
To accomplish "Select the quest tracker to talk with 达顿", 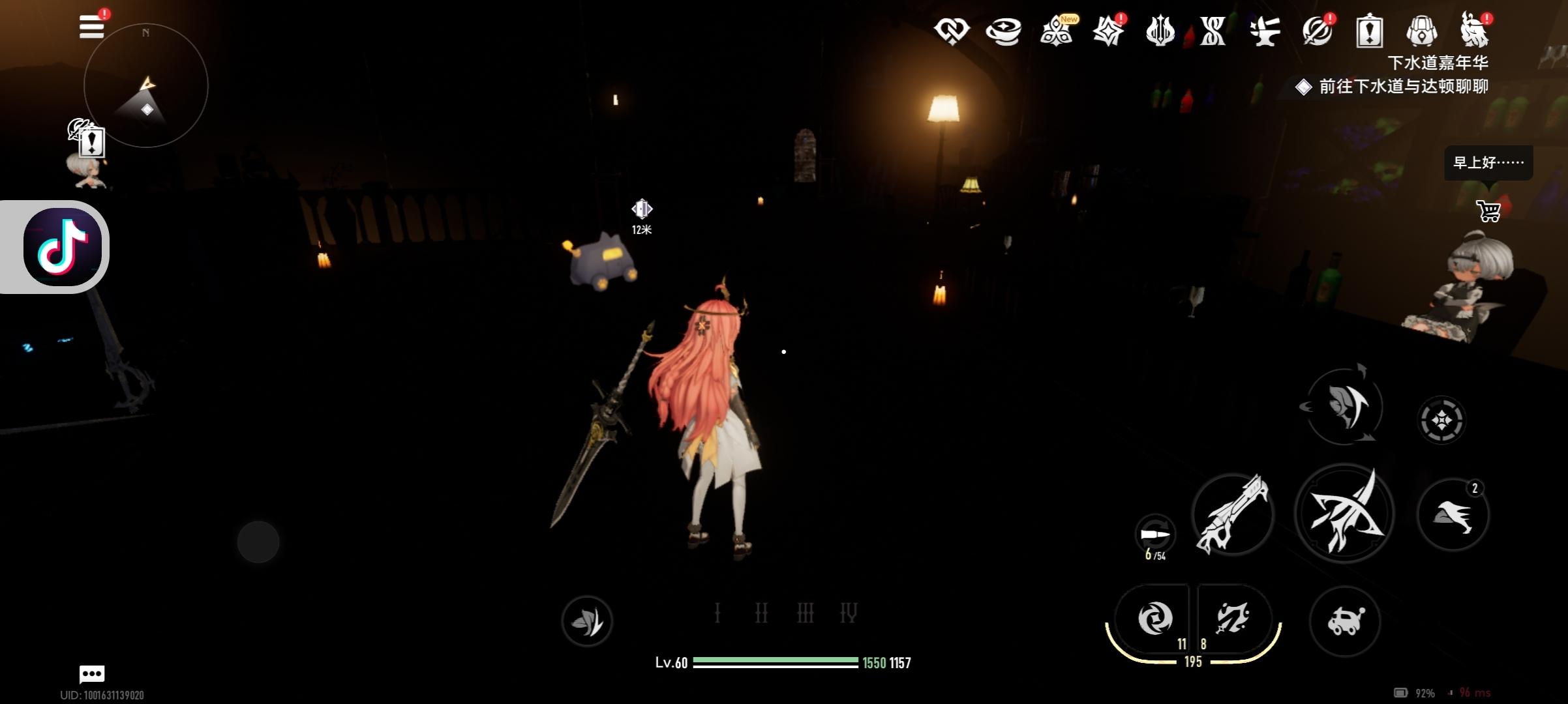I will [x=1402, y=87].
